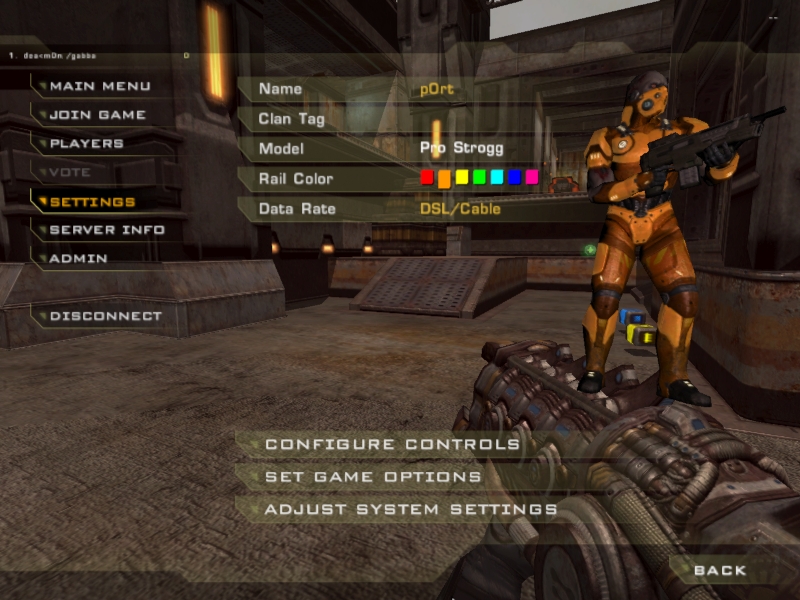Select the orange rail color swatch
800x600 pixels.
tap(444, 178)
